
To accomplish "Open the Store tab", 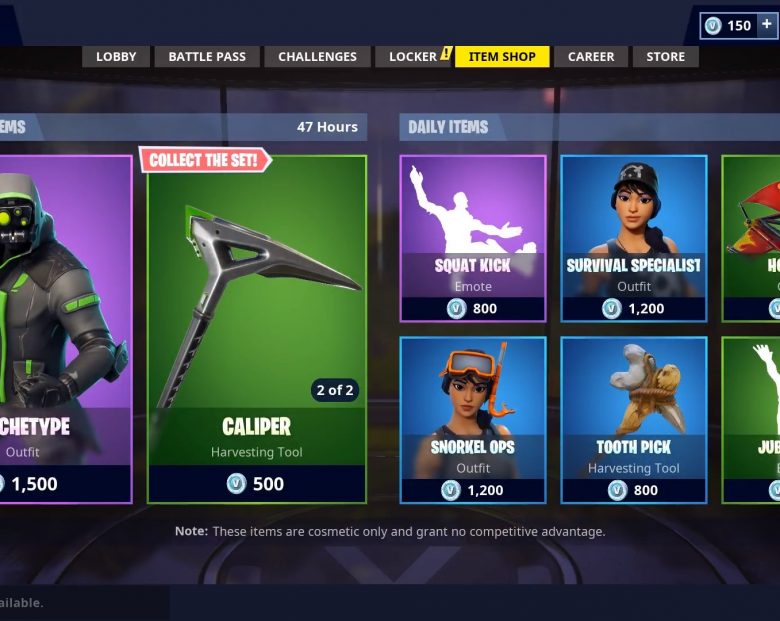I will coord(666,57).
